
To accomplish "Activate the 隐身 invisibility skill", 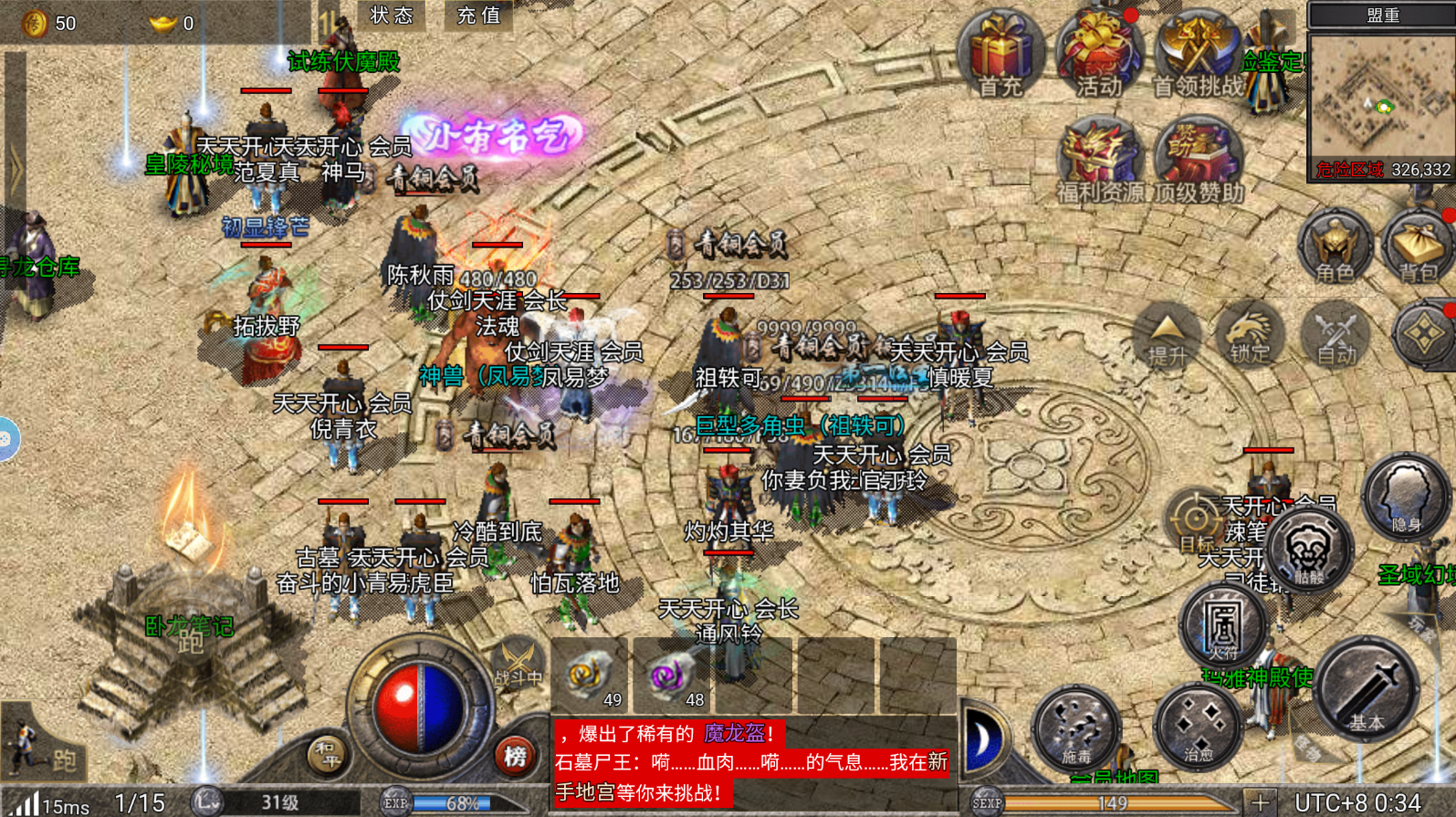I will 1405,498.
